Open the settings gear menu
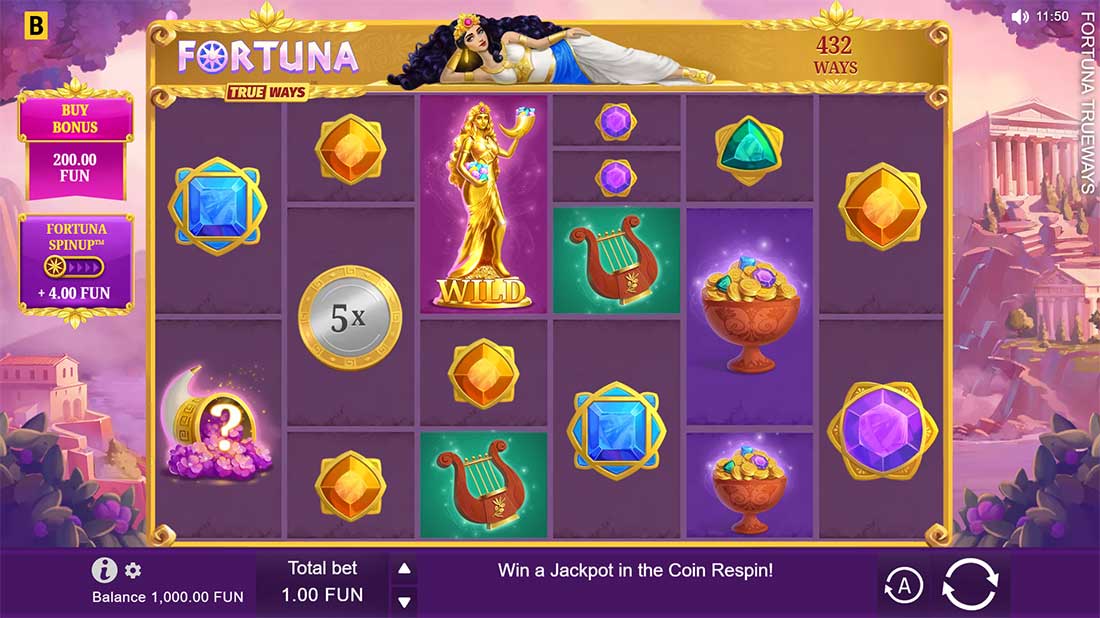Viewport: 1100px width, 618px height. coord(133,570)
